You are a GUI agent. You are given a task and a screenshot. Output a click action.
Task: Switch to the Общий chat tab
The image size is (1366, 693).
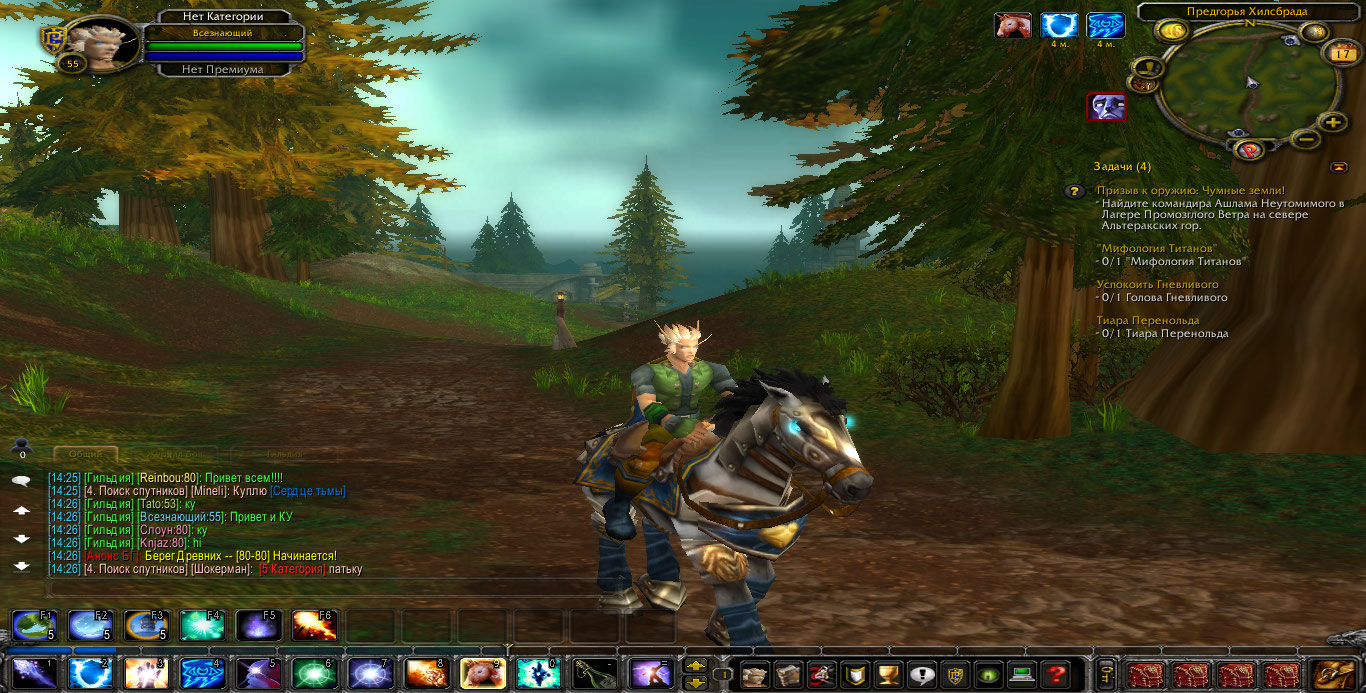point(86,455)
